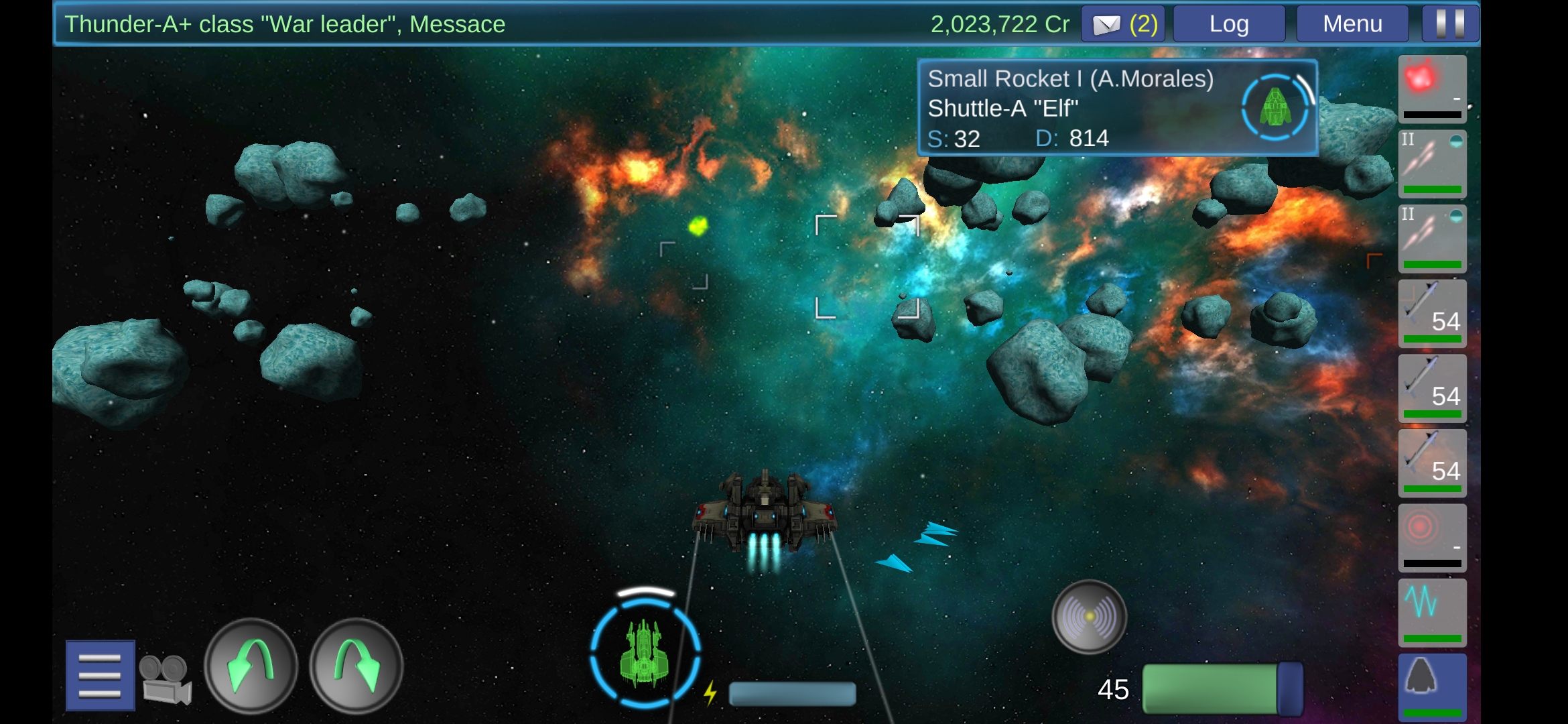Screen dimensions: 1568x724
Task: Activate the round radar scanner button
Action: [x=1089, y=617]
